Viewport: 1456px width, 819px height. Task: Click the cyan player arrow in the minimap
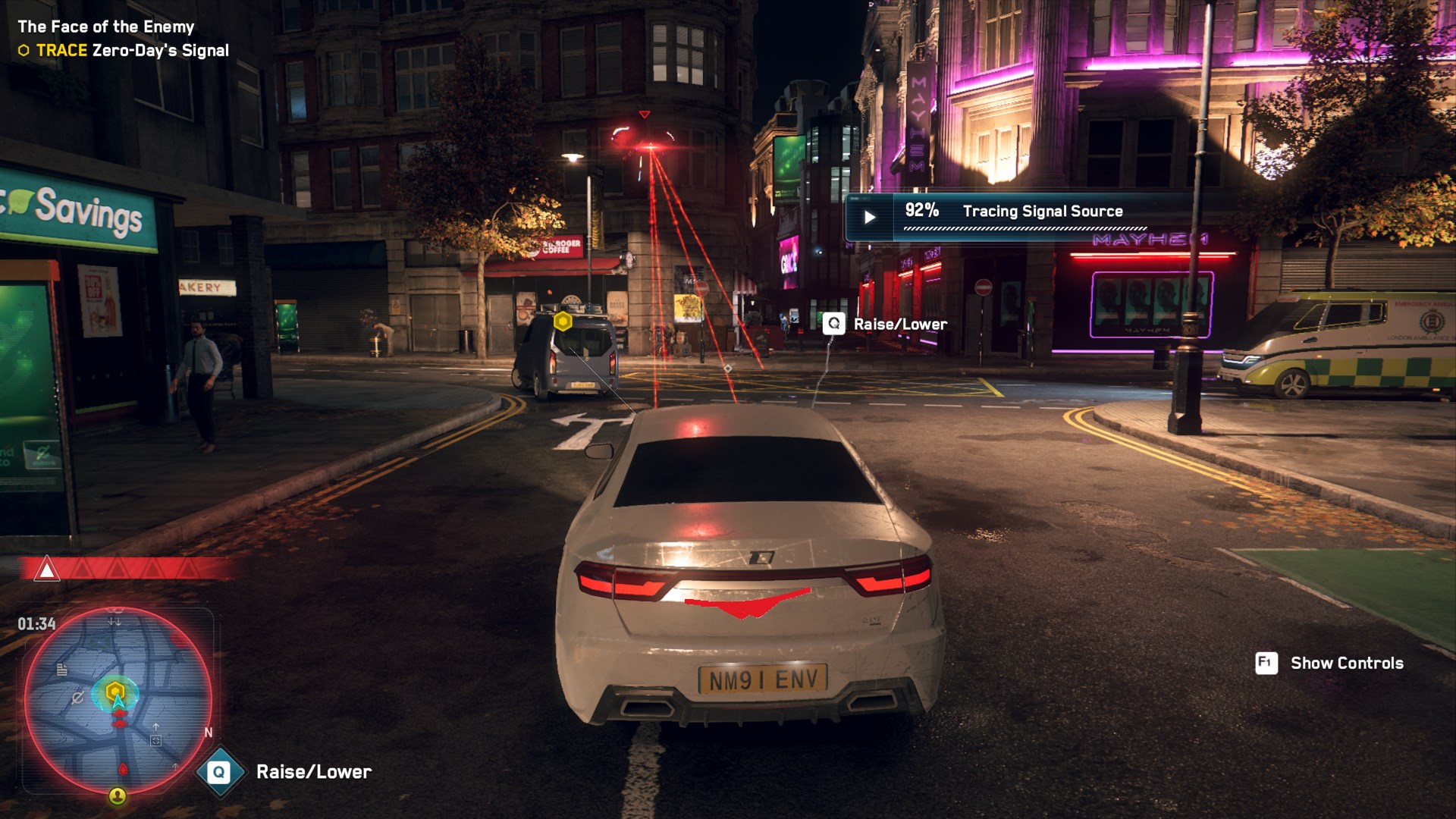coord(118,703)
